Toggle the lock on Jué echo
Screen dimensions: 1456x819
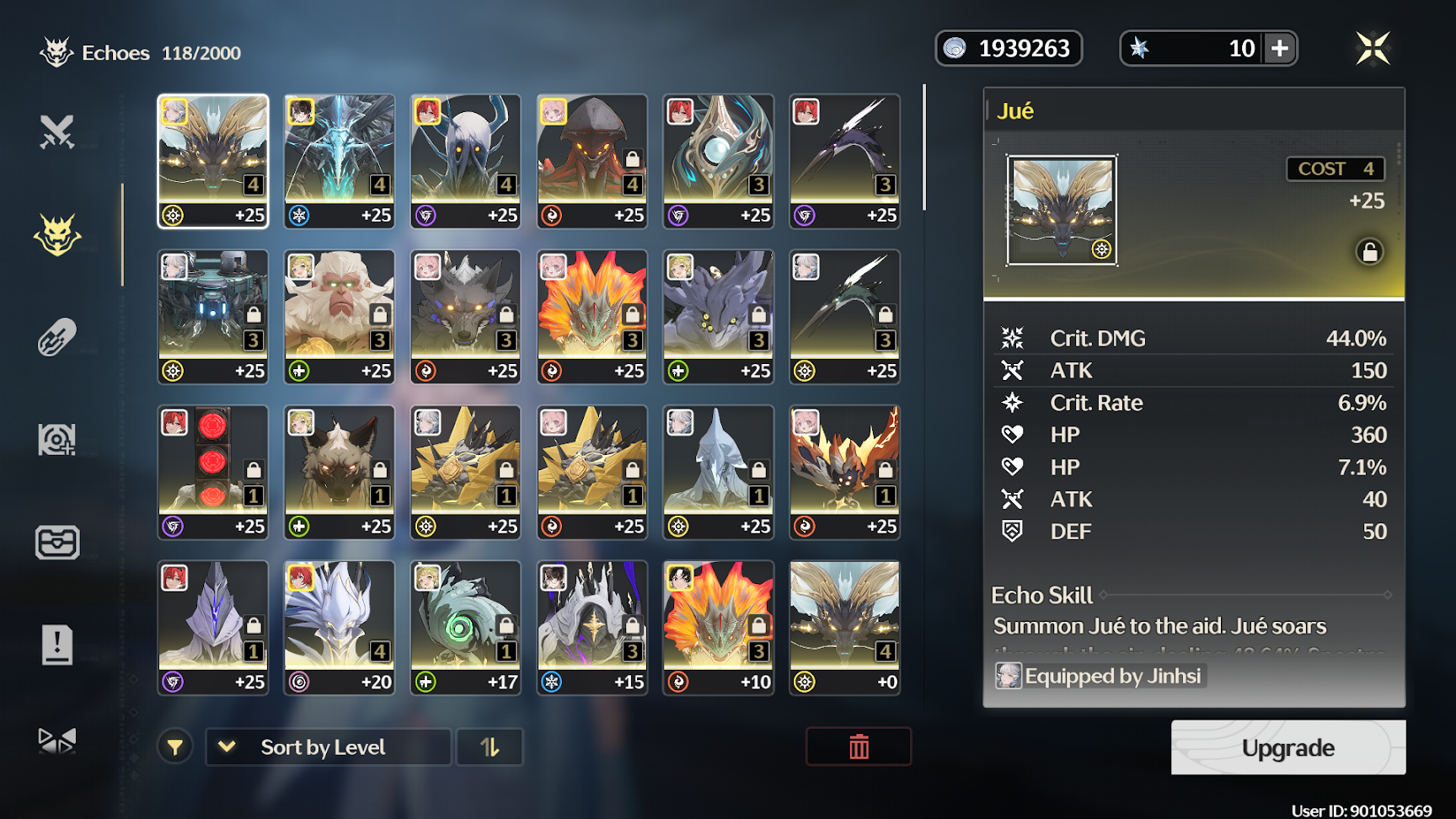[x=1369, y=252]
